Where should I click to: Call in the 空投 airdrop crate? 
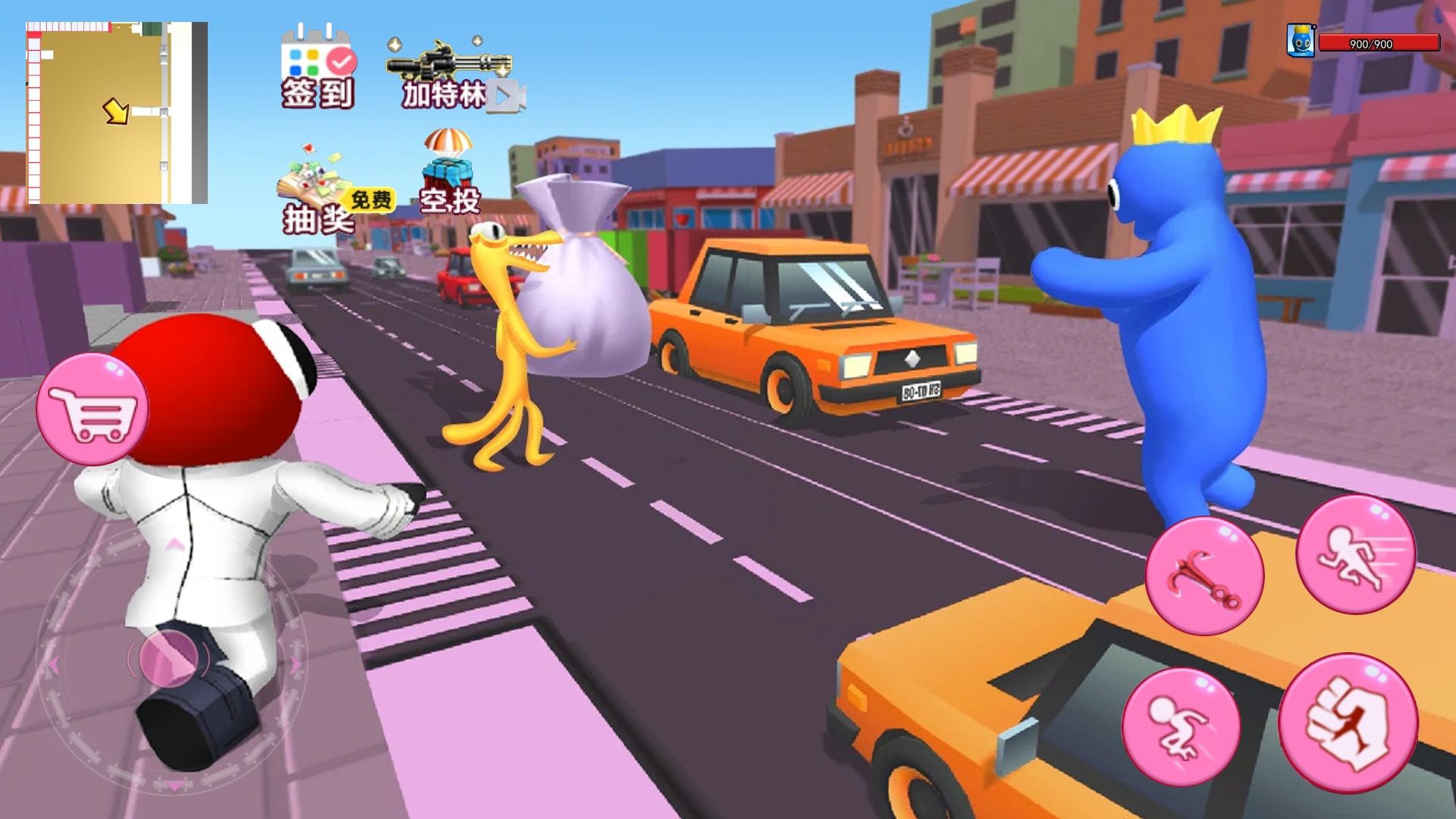(x=449, y=171)
